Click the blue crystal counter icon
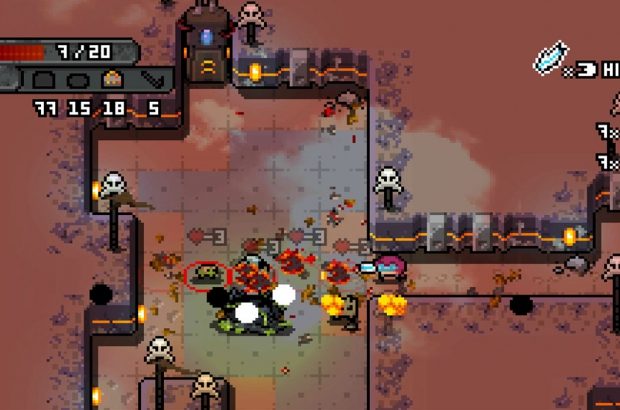The image size is (620, 410). (x=549, y=58)
